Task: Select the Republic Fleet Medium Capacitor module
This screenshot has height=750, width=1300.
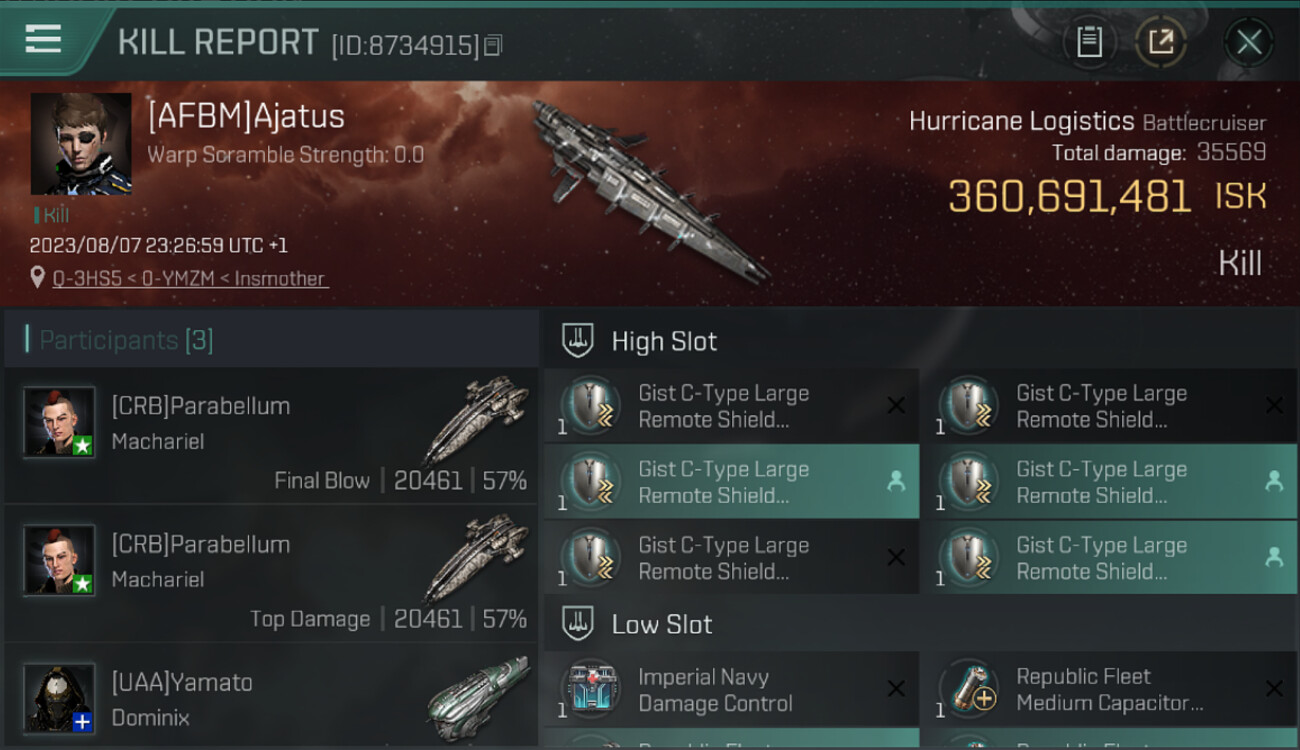Action: [x=1109, y=689]
